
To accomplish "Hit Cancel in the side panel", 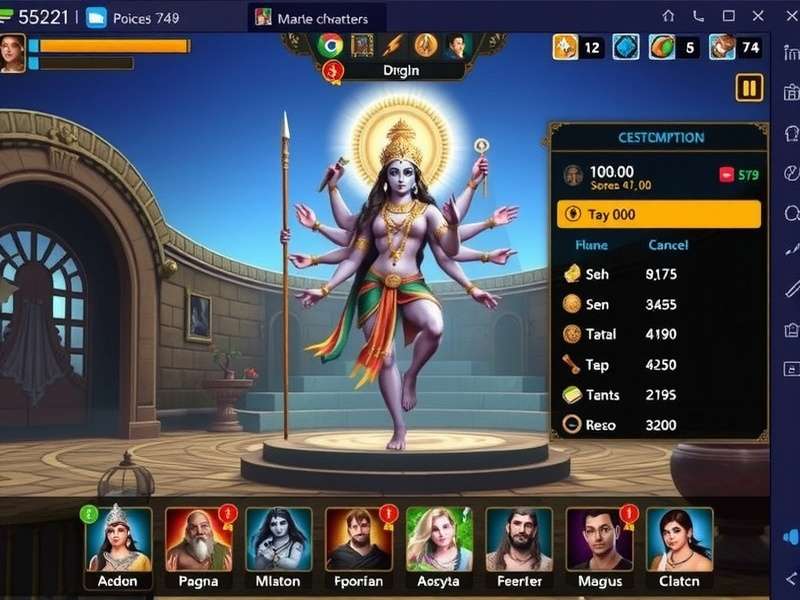I will pyautogui.click(x=668, y=245).
